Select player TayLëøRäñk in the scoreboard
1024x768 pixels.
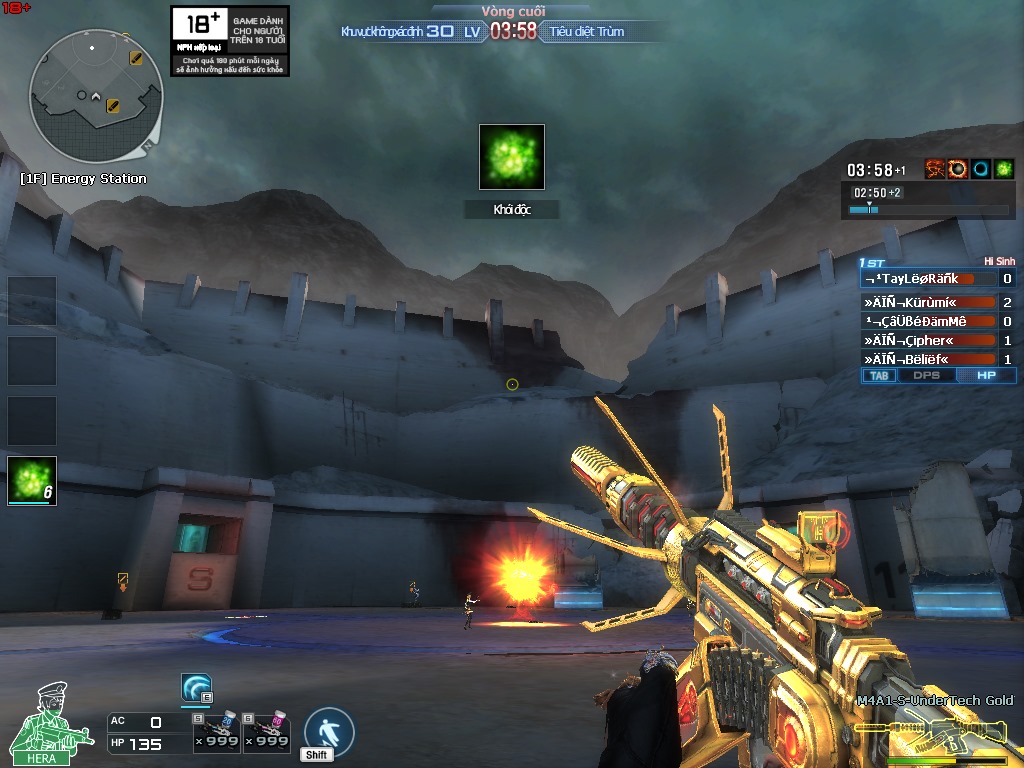(x=929, y=279)
